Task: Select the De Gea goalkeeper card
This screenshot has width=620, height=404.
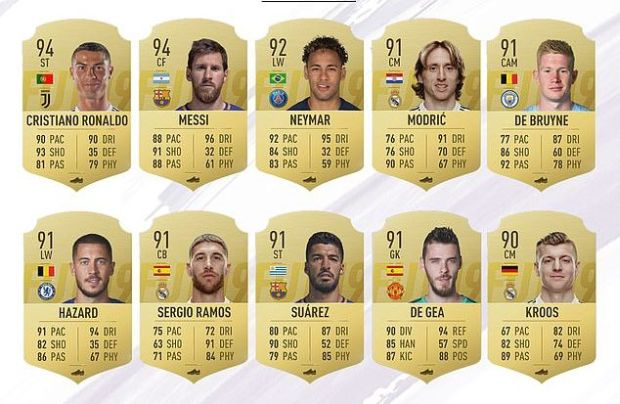Action: (x=425, y=297)
